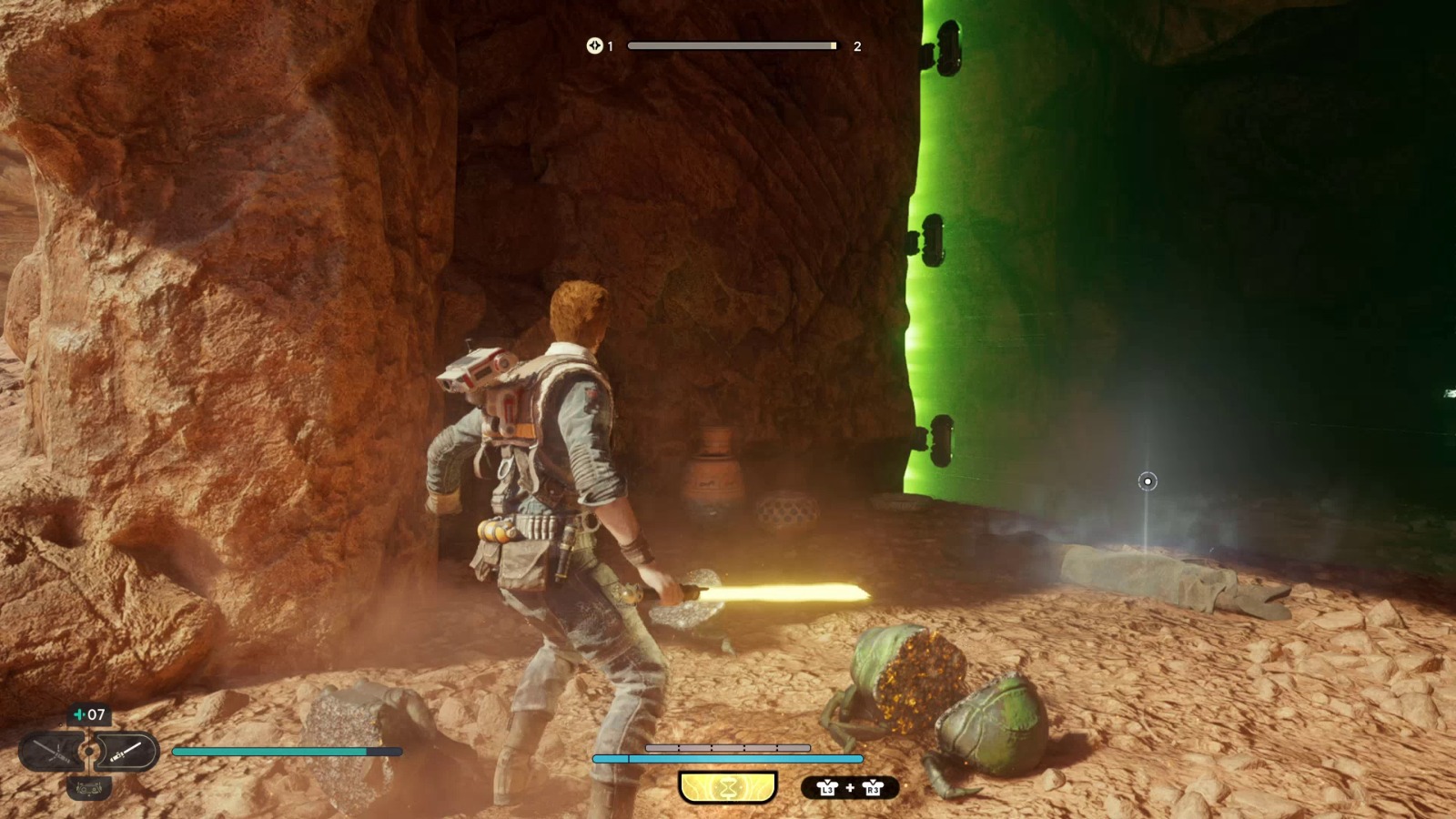Click the BD-1 droid icon below the stance wheel
This screenshot has height=819, width=1456.
point(88,787)
